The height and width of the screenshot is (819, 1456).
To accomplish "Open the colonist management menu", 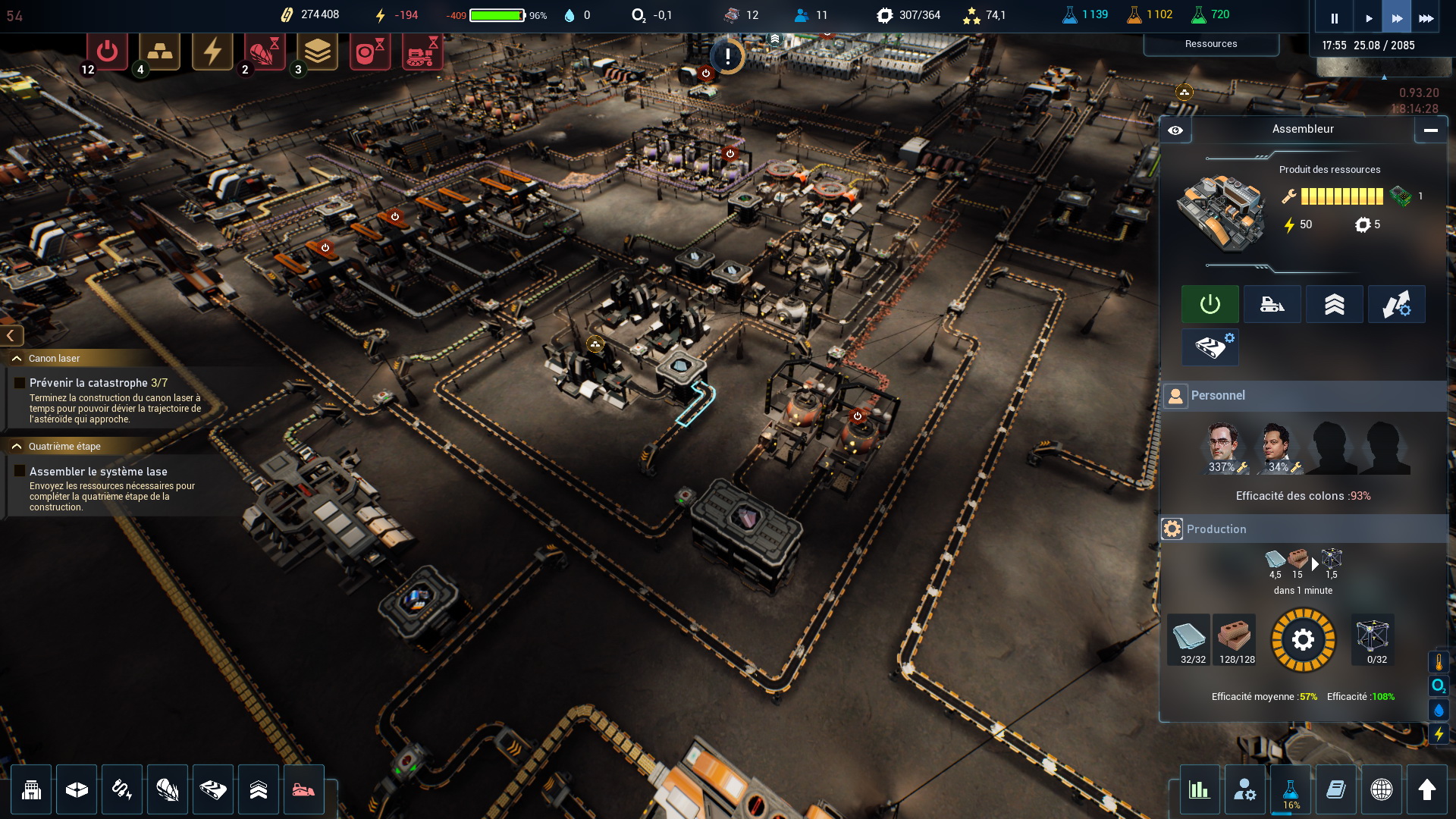I will click(1244, 789).
